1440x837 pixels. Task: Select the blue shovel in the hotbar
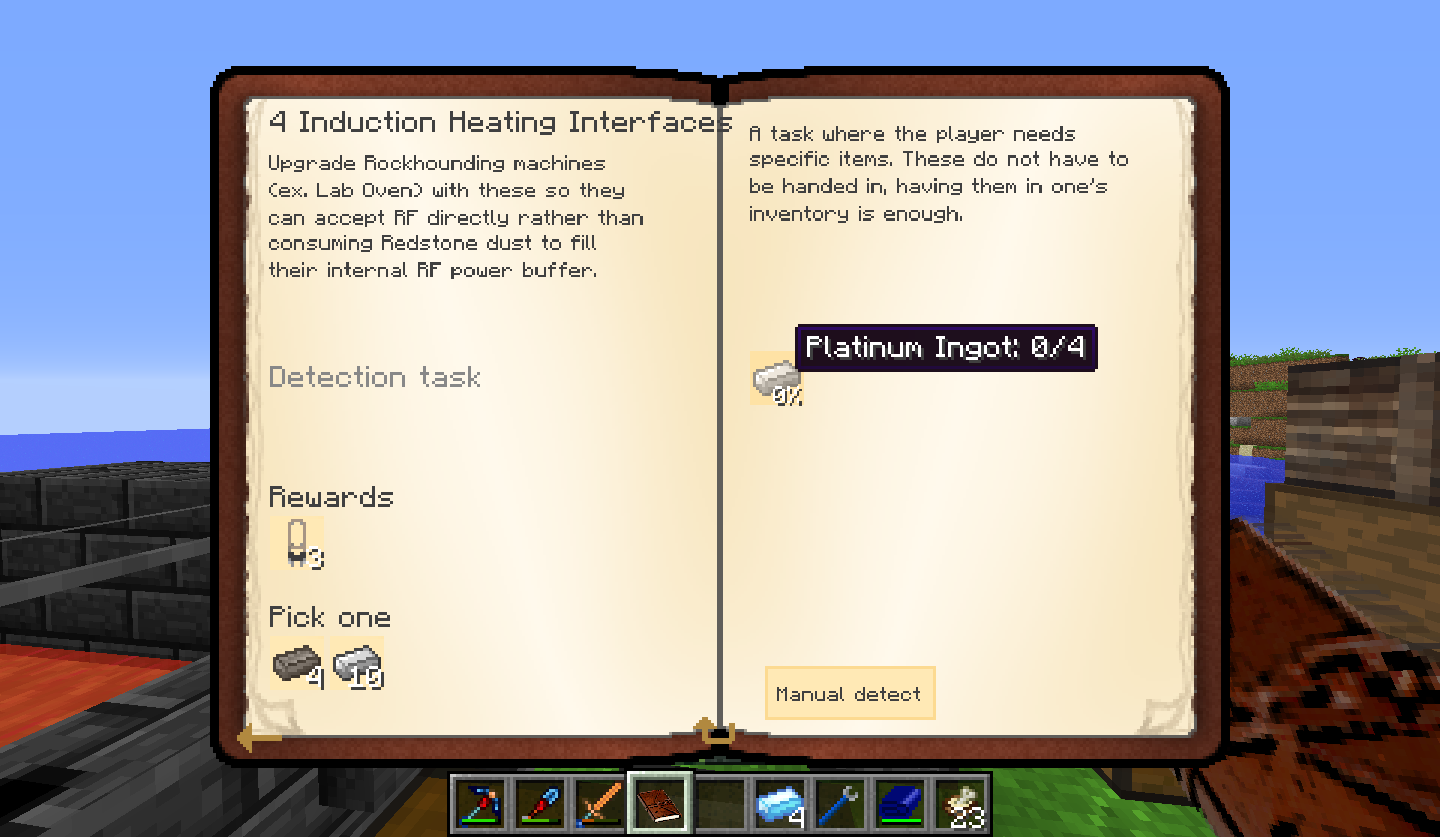click(539, 800)
